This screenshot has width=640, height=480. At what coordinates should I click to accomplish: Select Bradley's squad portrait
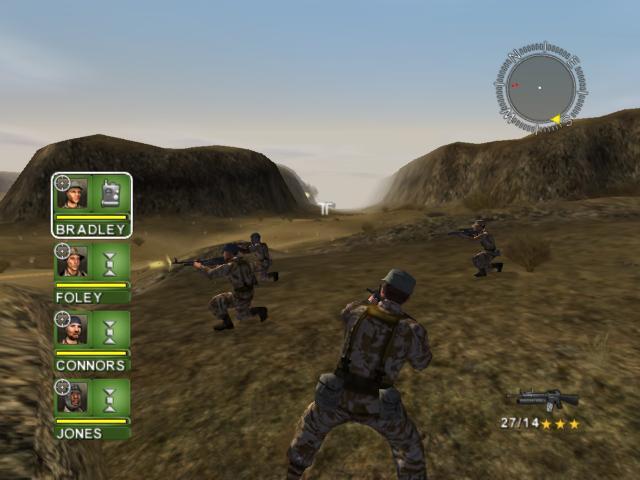72,193
